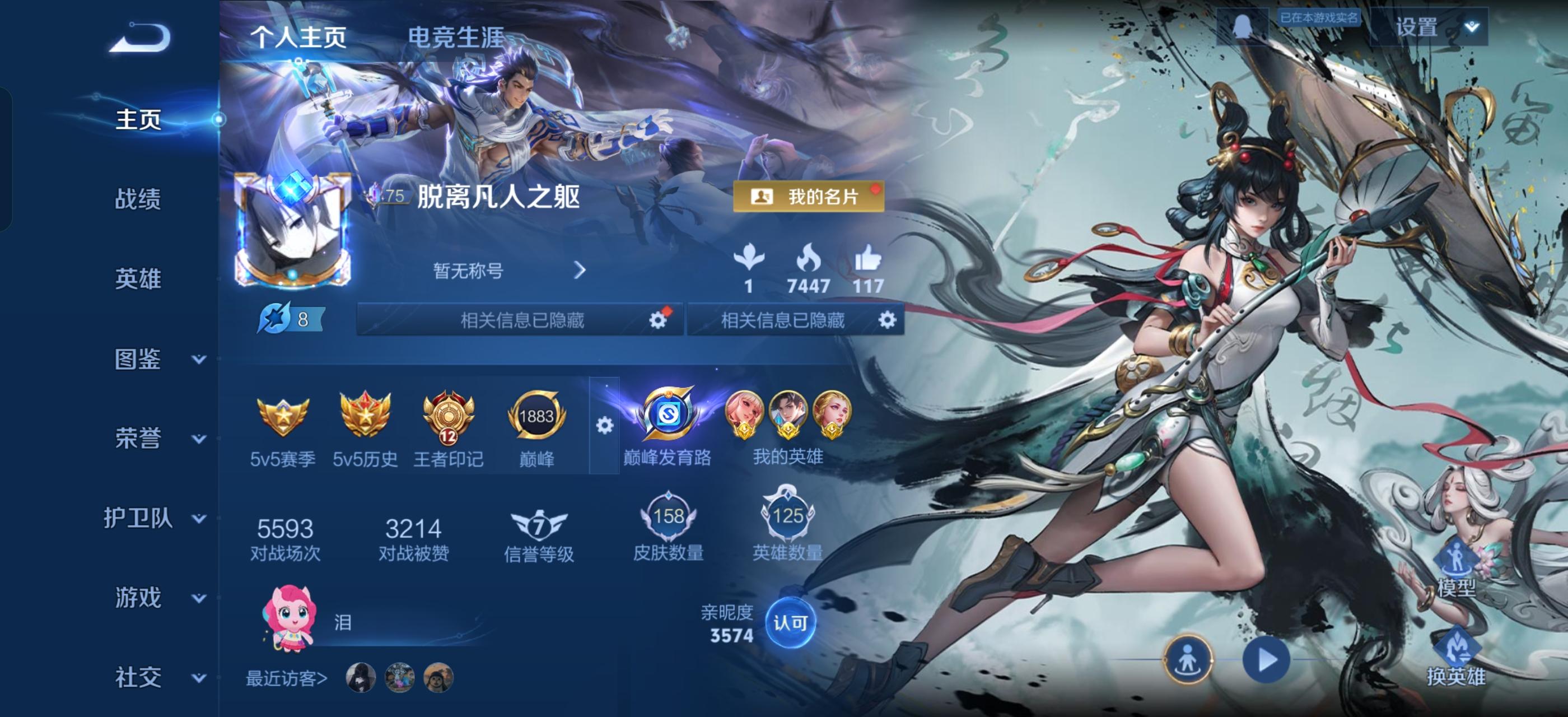Viewport: 1568px width, 717px height.
Task: Switch to the 电竞生涯 tab
Action: pos(455,38)
